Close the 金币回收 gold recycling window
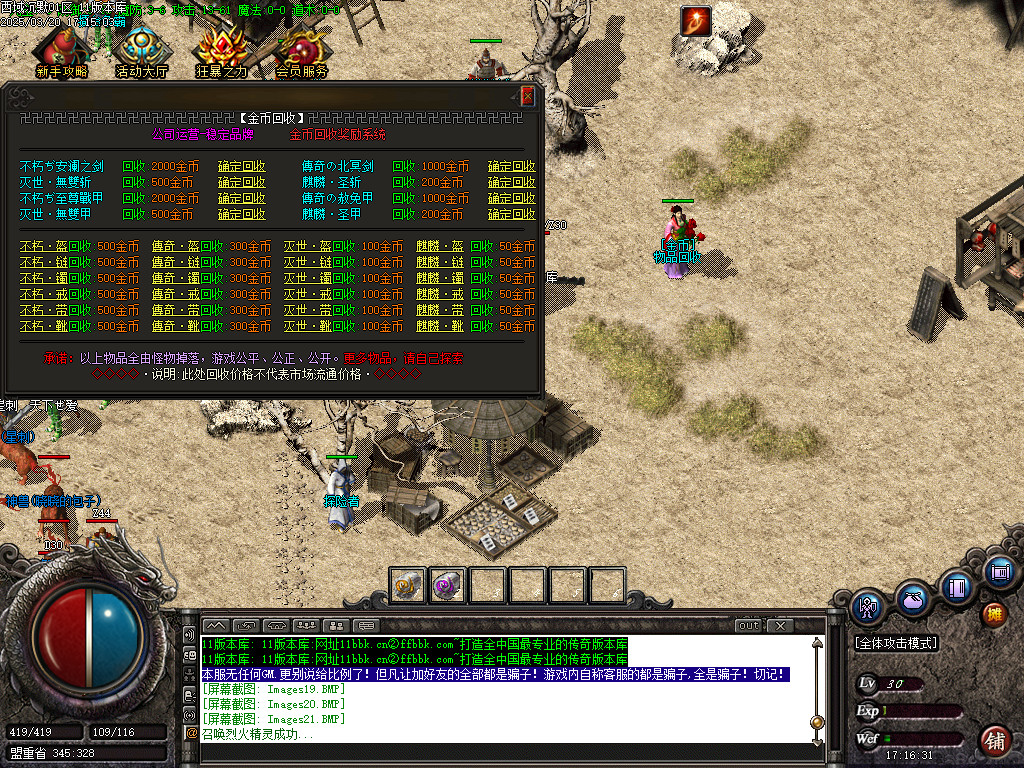 click(x=527, y=96)
